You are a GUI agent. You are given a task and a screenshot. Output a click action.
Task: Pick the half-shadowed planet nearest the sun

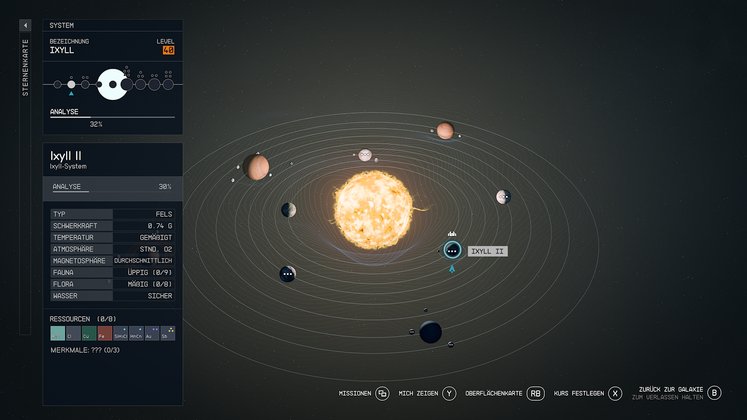point(289,210)
